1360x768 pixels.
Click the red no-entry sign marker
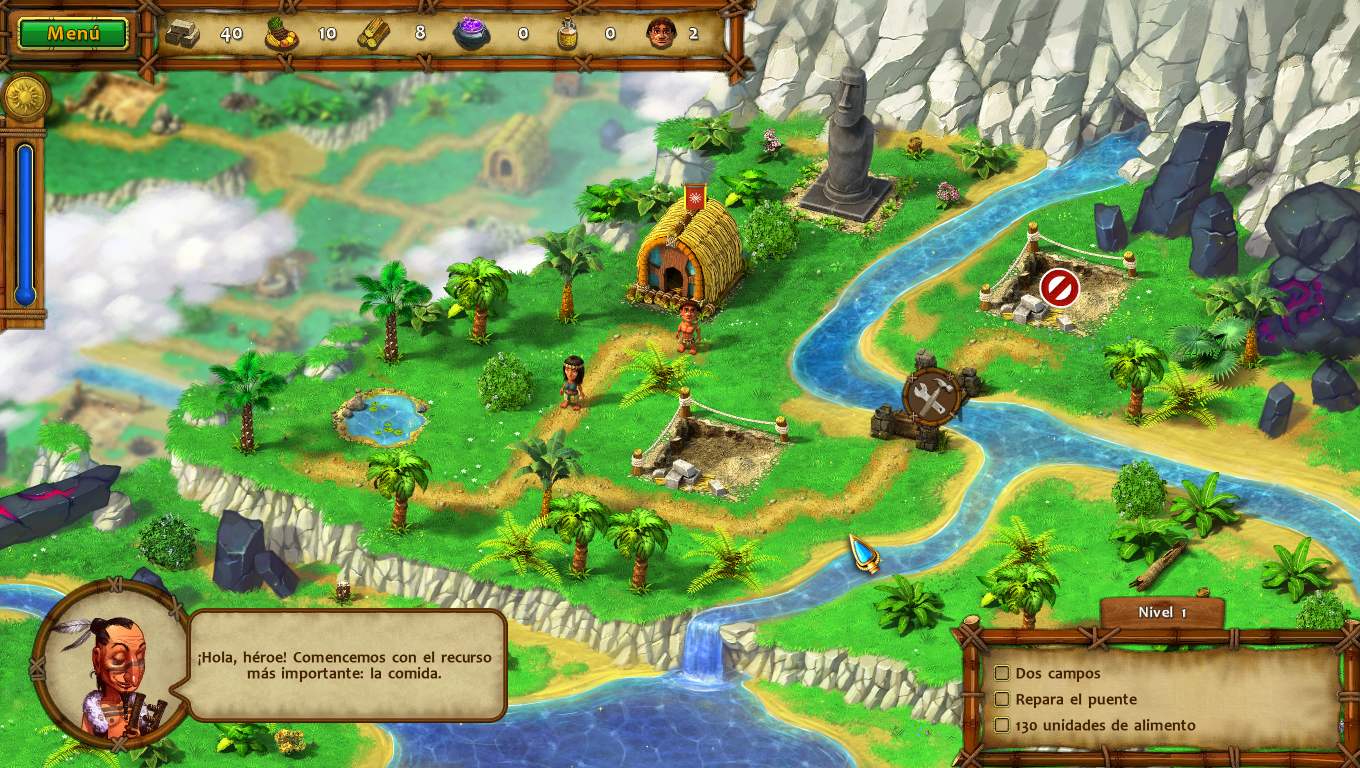click(1059, 288)
